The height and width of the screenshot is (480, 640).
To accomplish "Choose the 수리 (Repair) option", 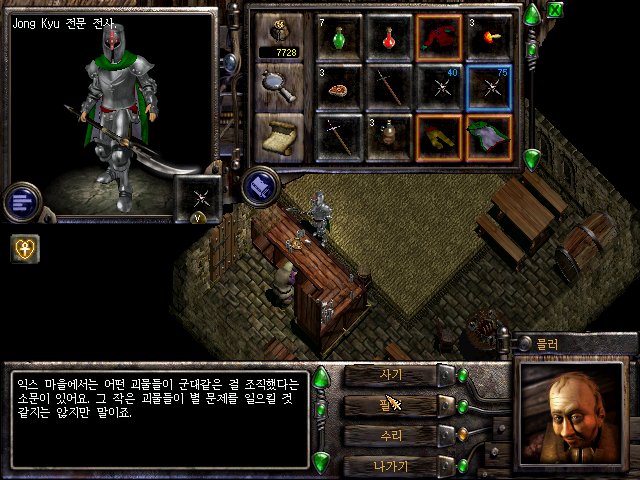I will coord(392,436).
